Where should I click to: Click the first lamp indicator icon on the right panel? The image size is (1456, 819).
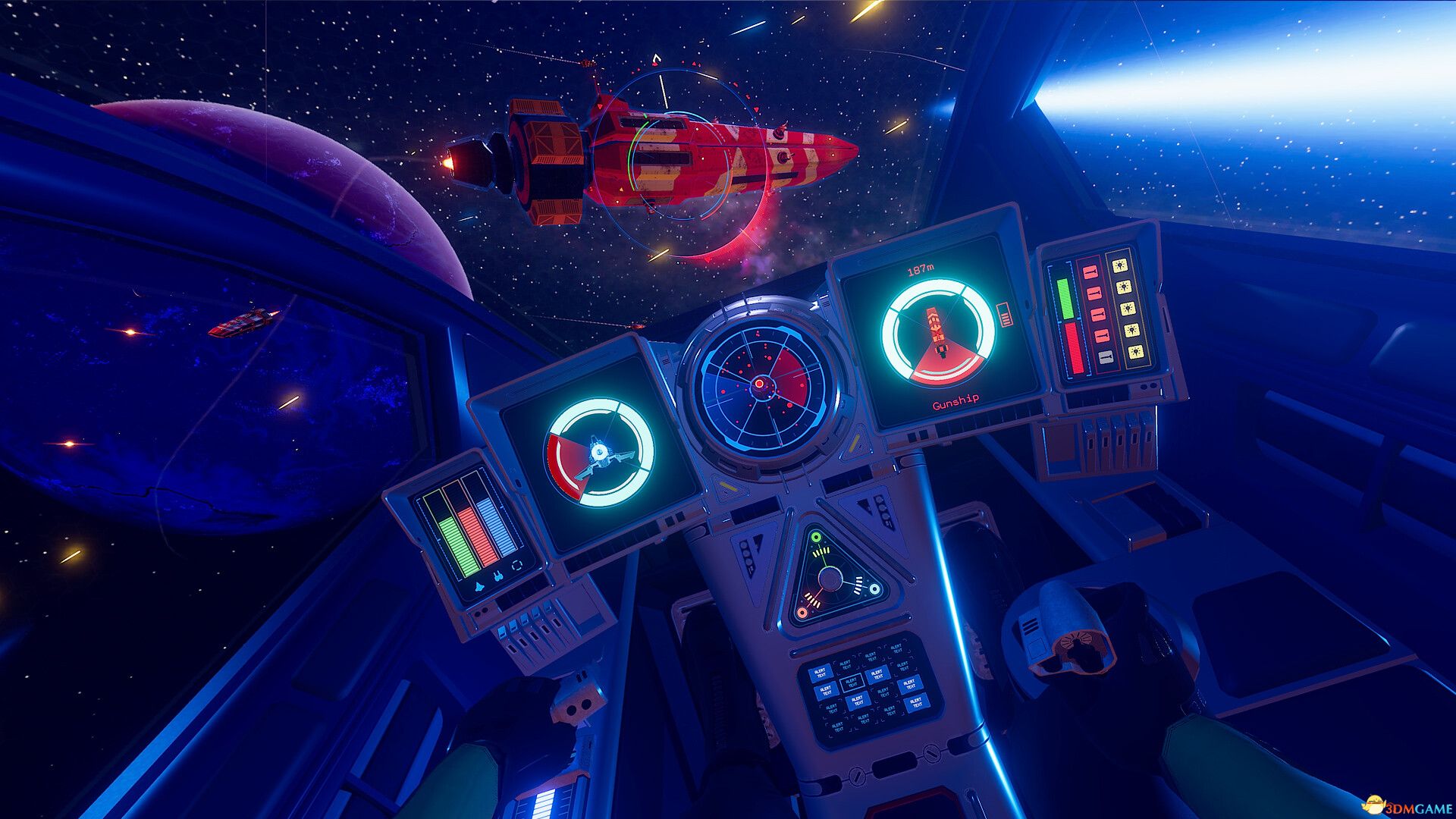pyautogui.click(x=1120, y=265)
